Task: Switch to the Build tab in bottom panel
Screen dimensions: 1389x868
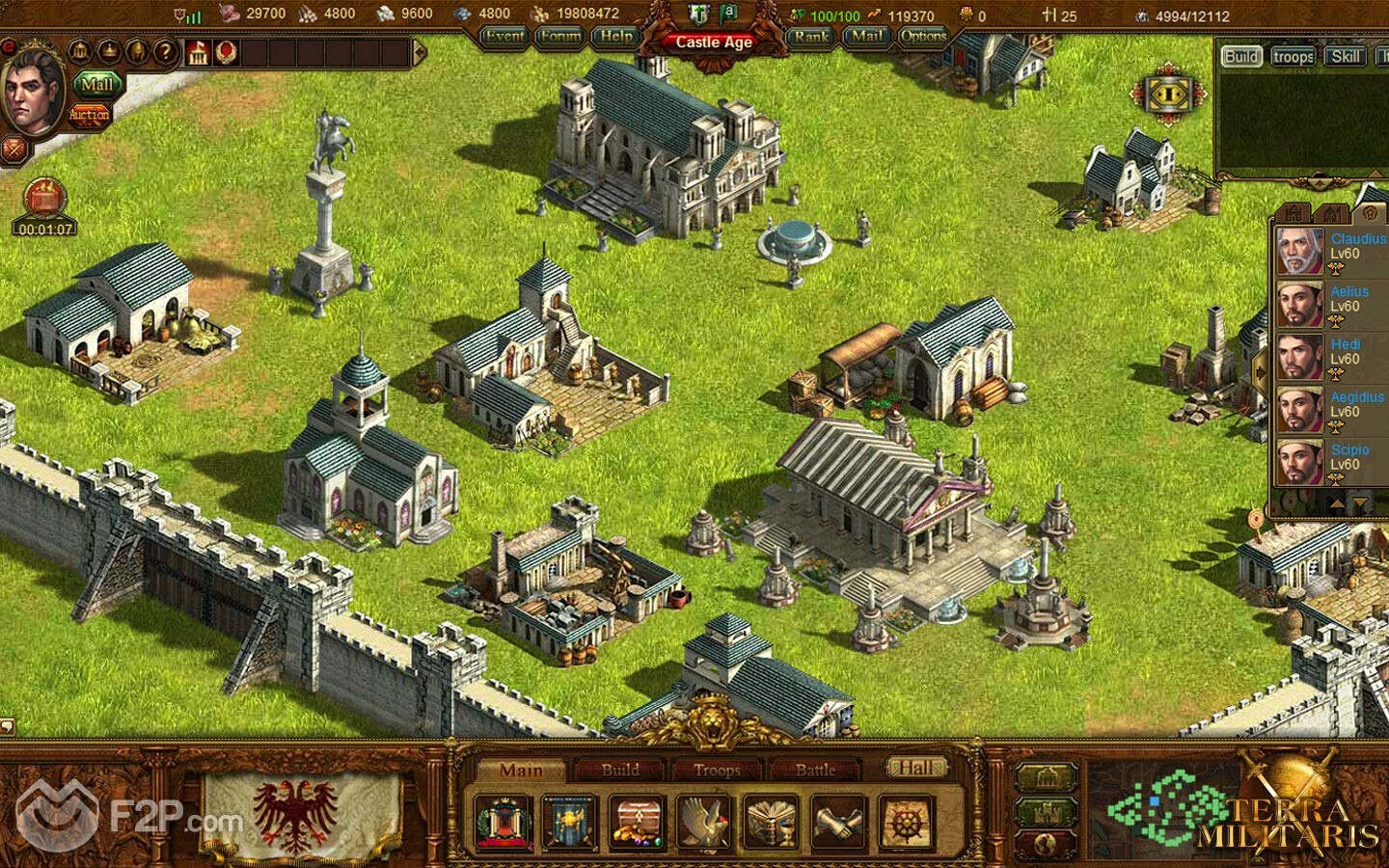Action: [x=620, y=770]
